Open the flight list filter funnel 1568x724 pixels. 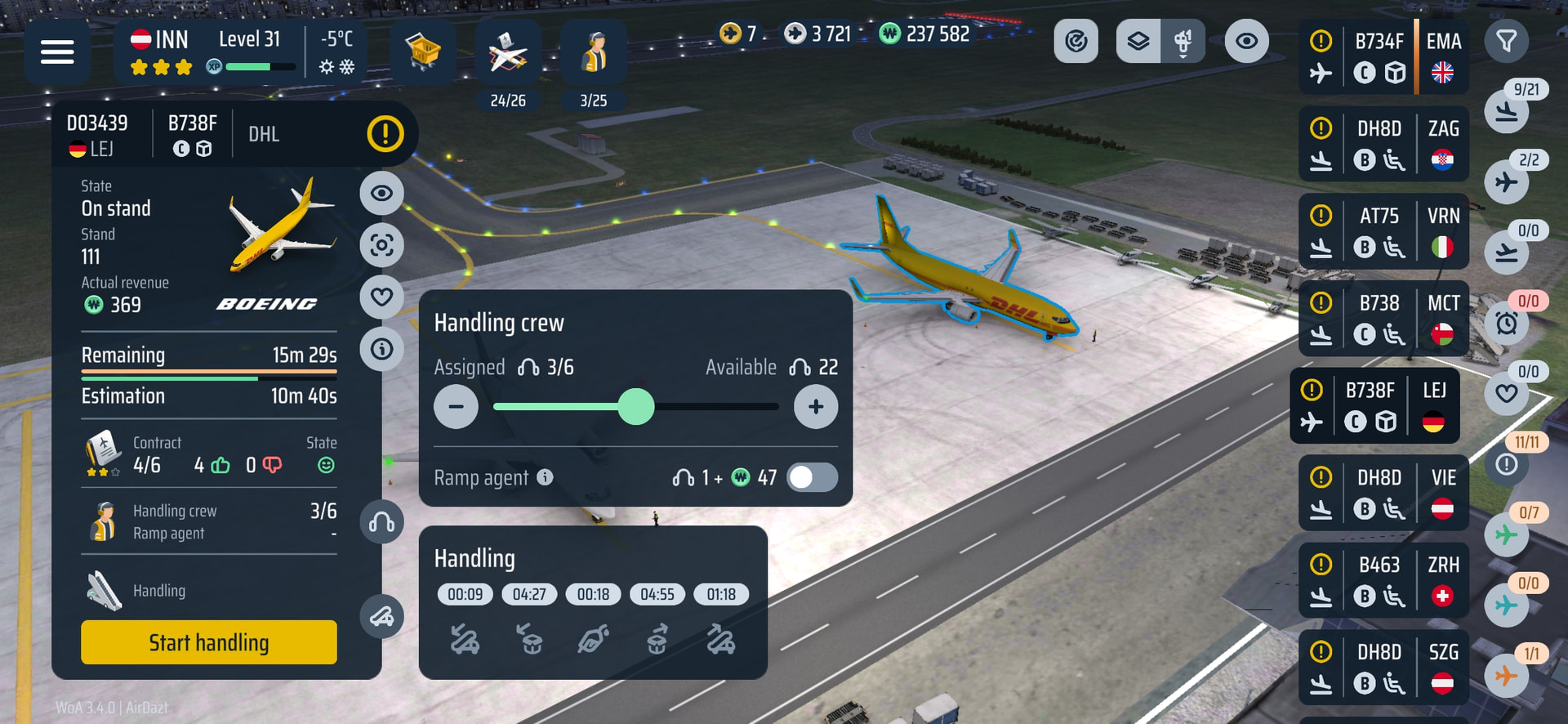click(1506, 41)
